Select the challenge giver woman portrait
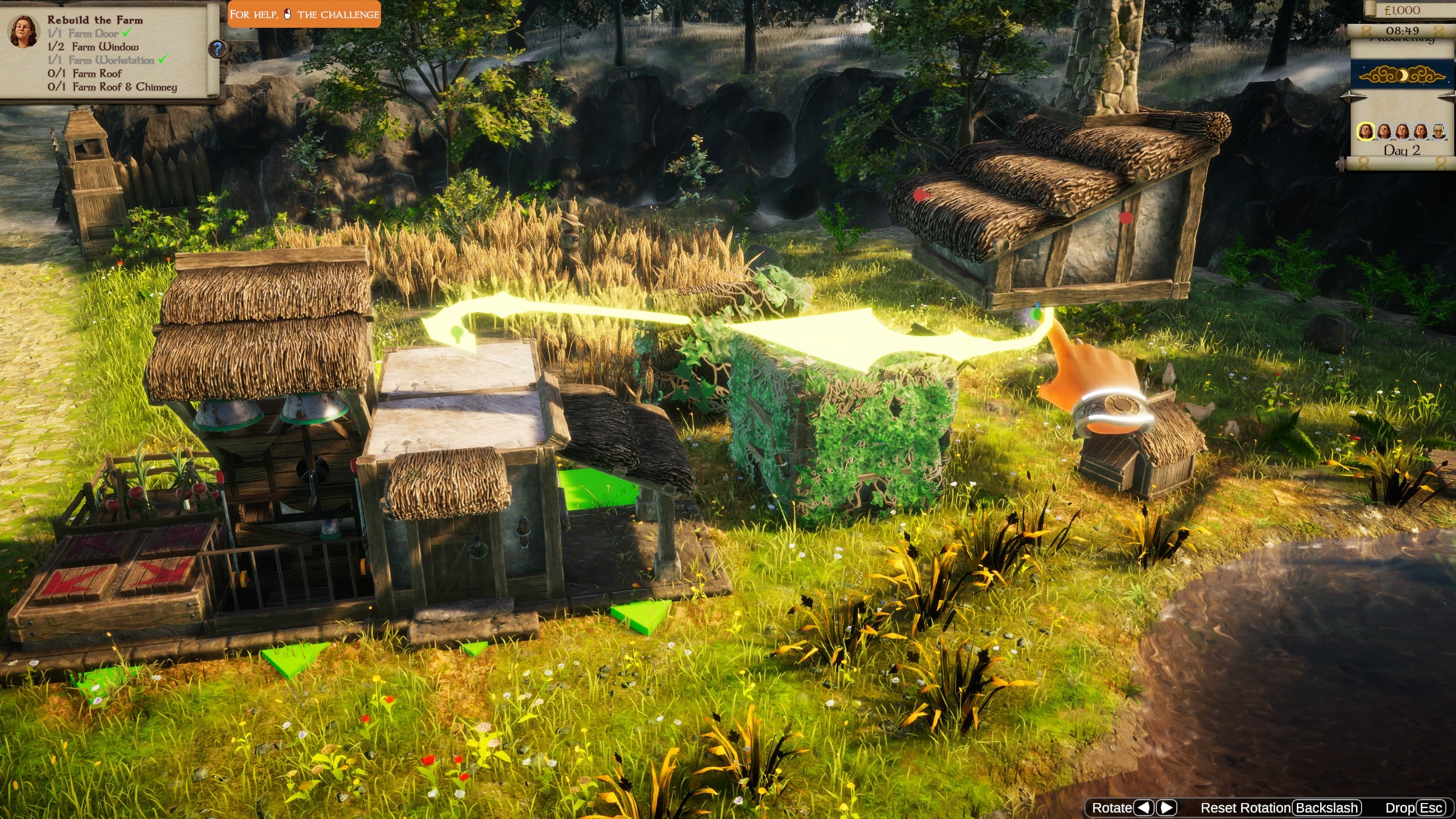The image size is (1456, 819). pyautogui.click(x=23, y=32)
